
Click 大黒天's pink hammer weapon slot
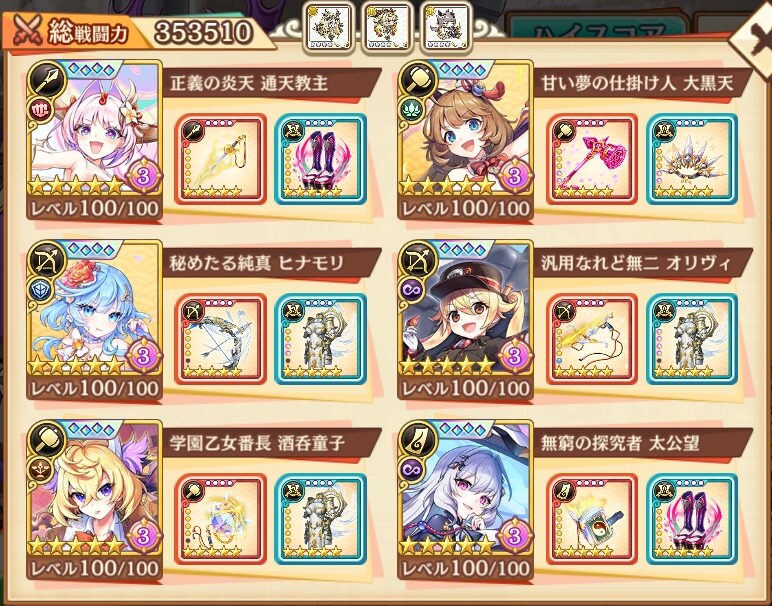click(x=592, y=160)
